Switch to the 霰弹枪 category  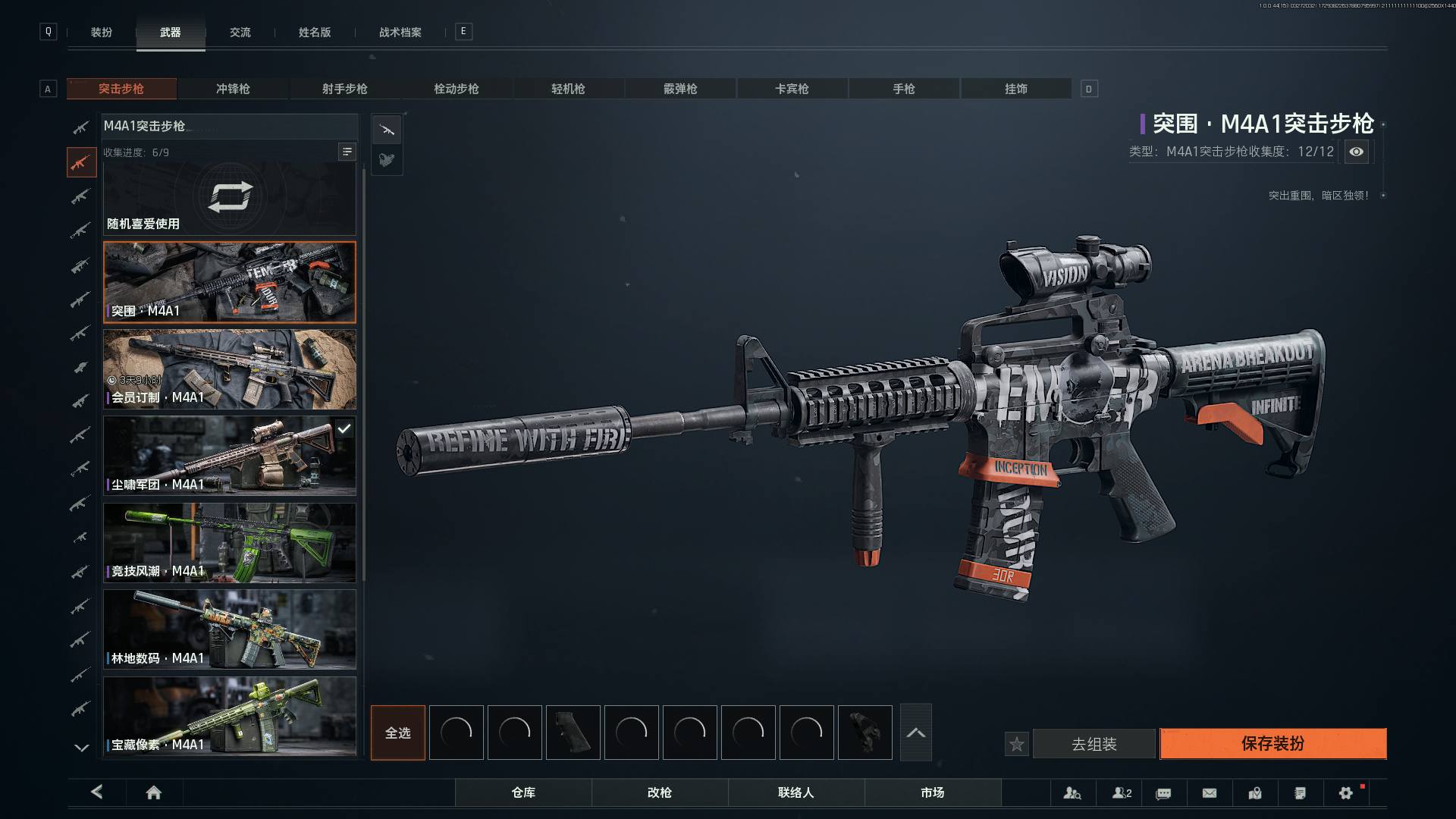(680, 89)
